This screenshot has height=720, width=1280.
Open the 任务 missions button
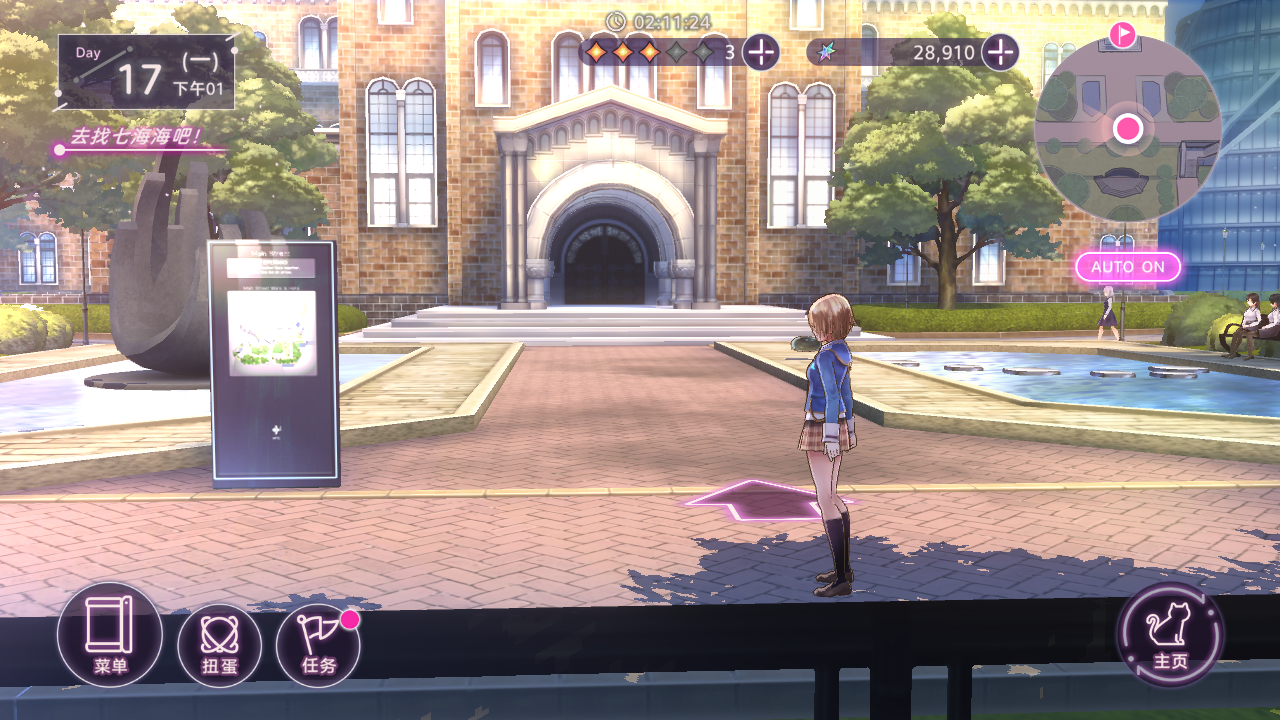pyautogui.click(x=318, y=645)
